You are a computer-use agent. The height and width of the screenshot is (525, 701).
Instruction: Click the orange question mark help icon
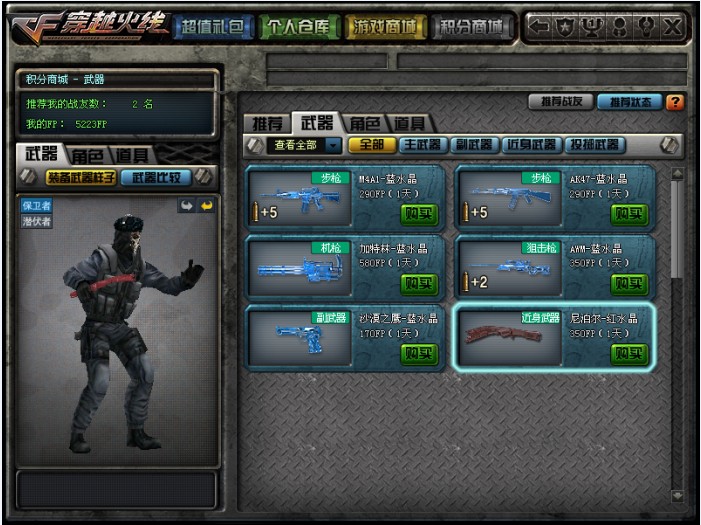point(675,101)
